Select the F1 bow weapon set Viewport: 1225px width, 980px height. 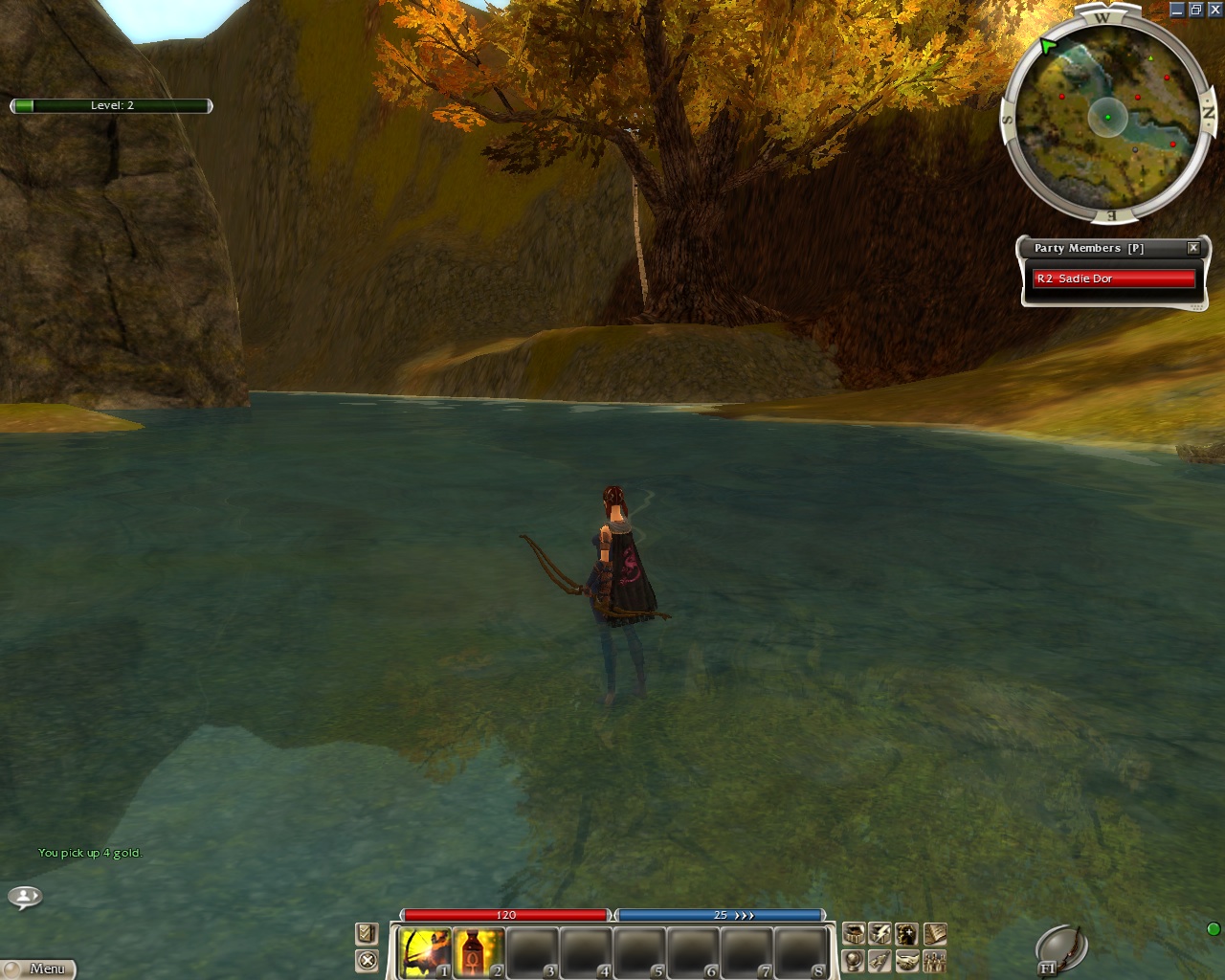[1061, 948]
